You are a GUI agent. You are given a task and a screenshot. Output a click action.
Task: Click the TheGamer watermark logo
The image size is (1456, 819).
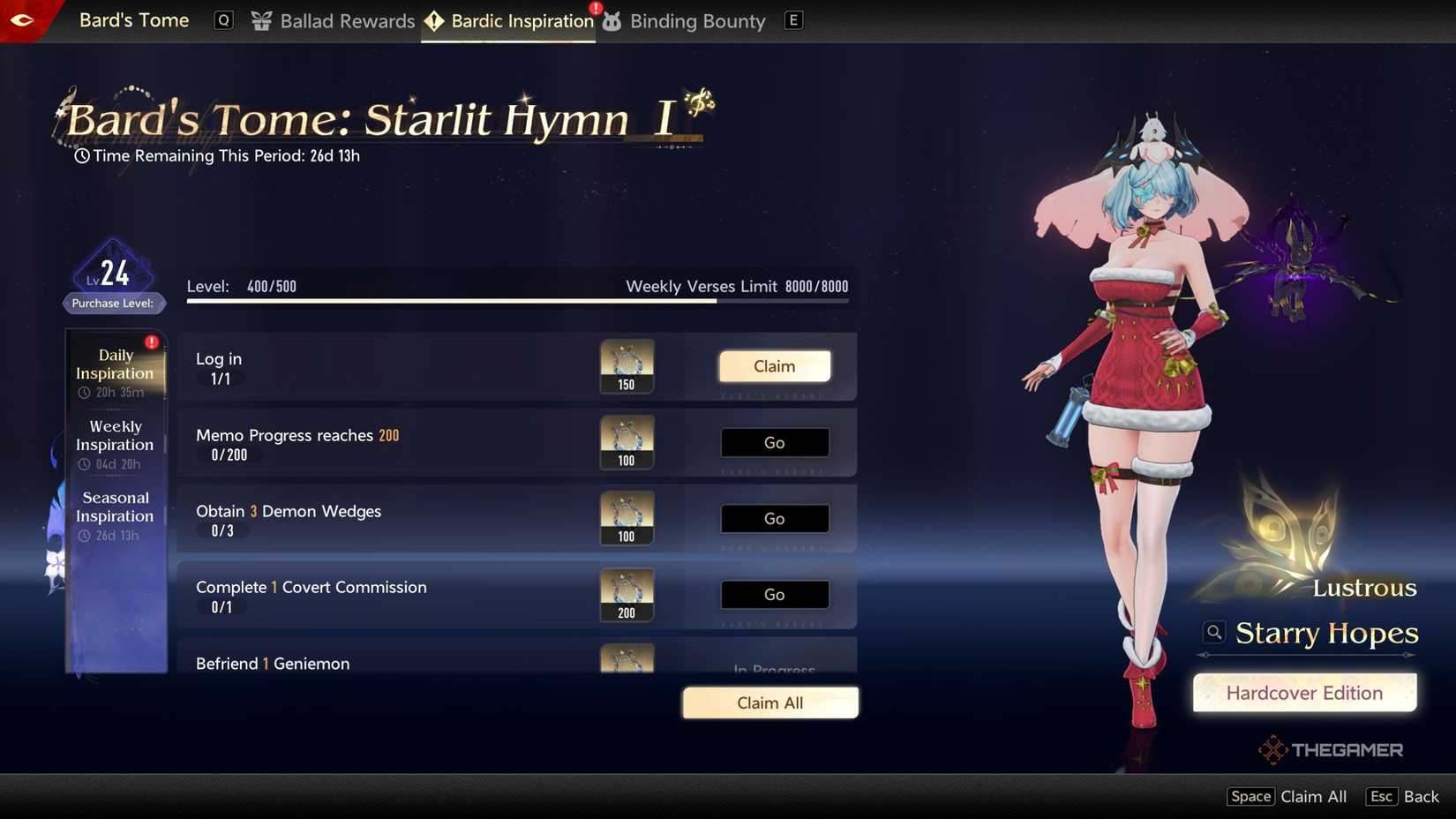click(1331, 749)
